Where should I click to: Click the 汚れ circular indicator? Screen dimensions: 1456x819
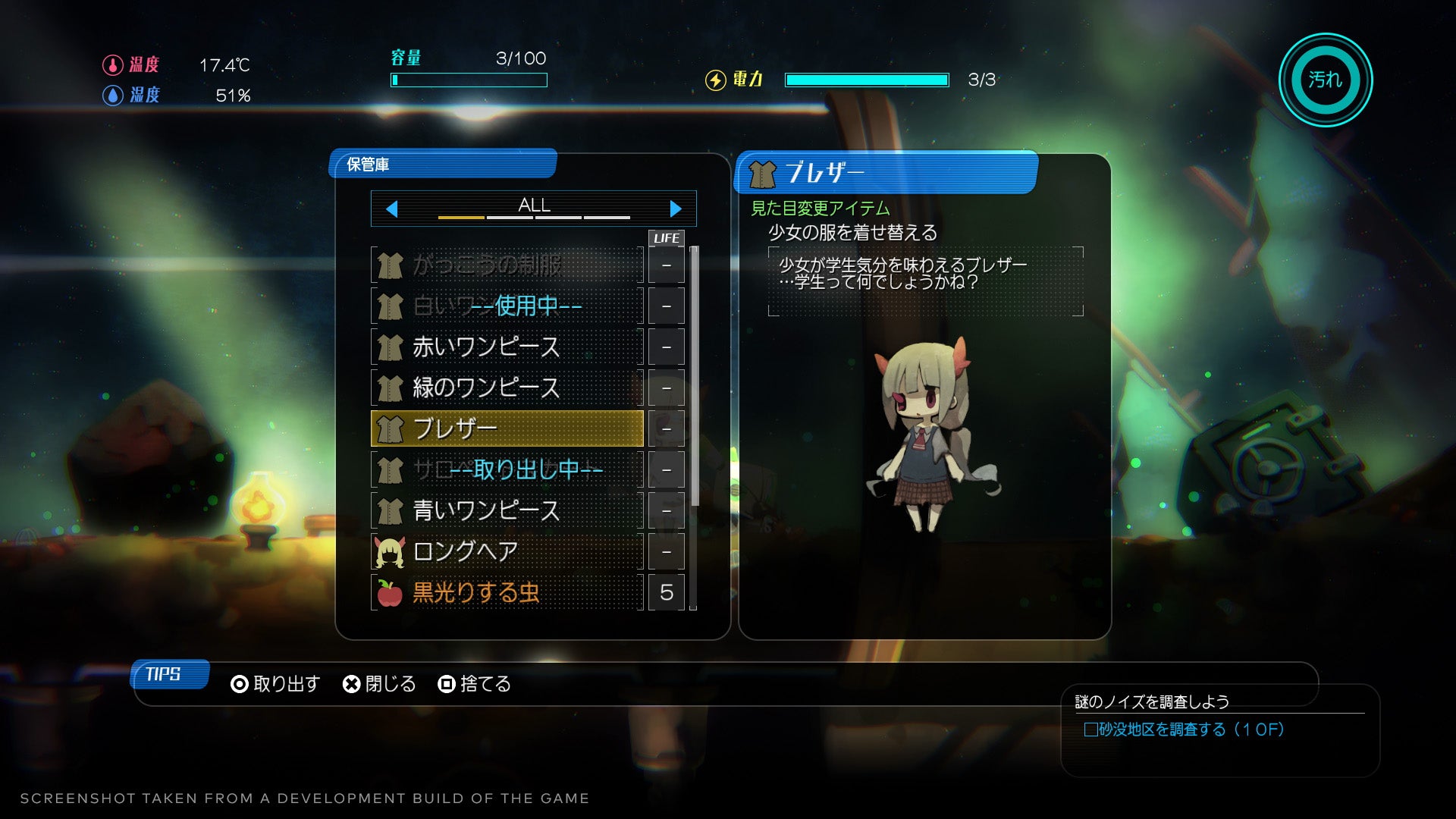click(x=1325, y=80)
